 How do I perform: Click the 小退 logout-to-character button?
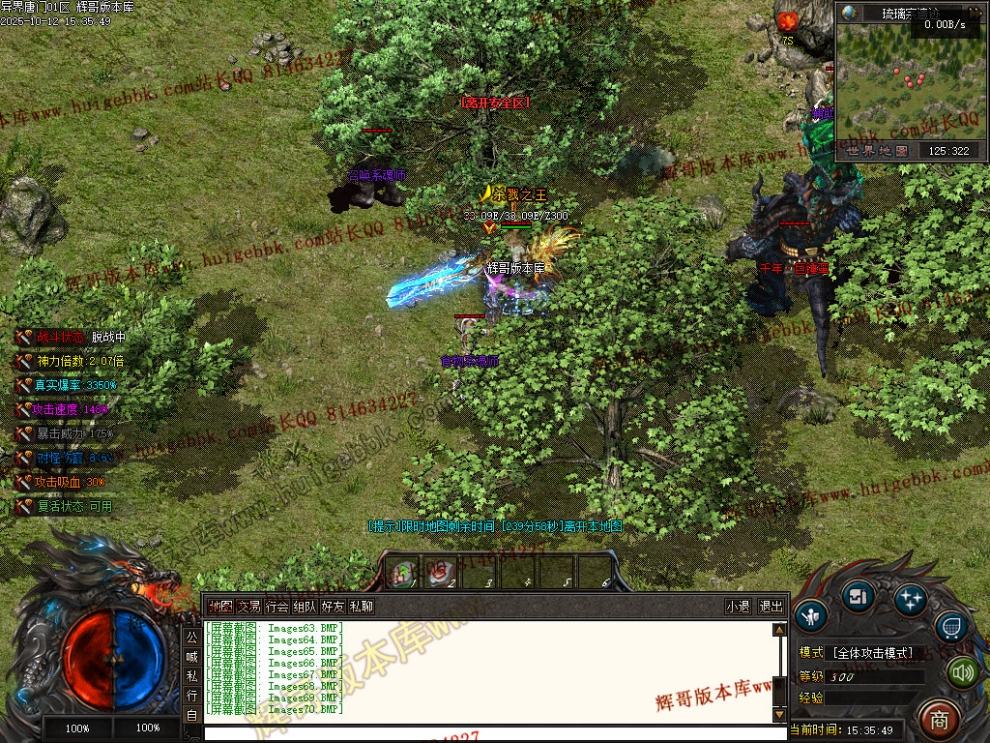tap(738, 606)
